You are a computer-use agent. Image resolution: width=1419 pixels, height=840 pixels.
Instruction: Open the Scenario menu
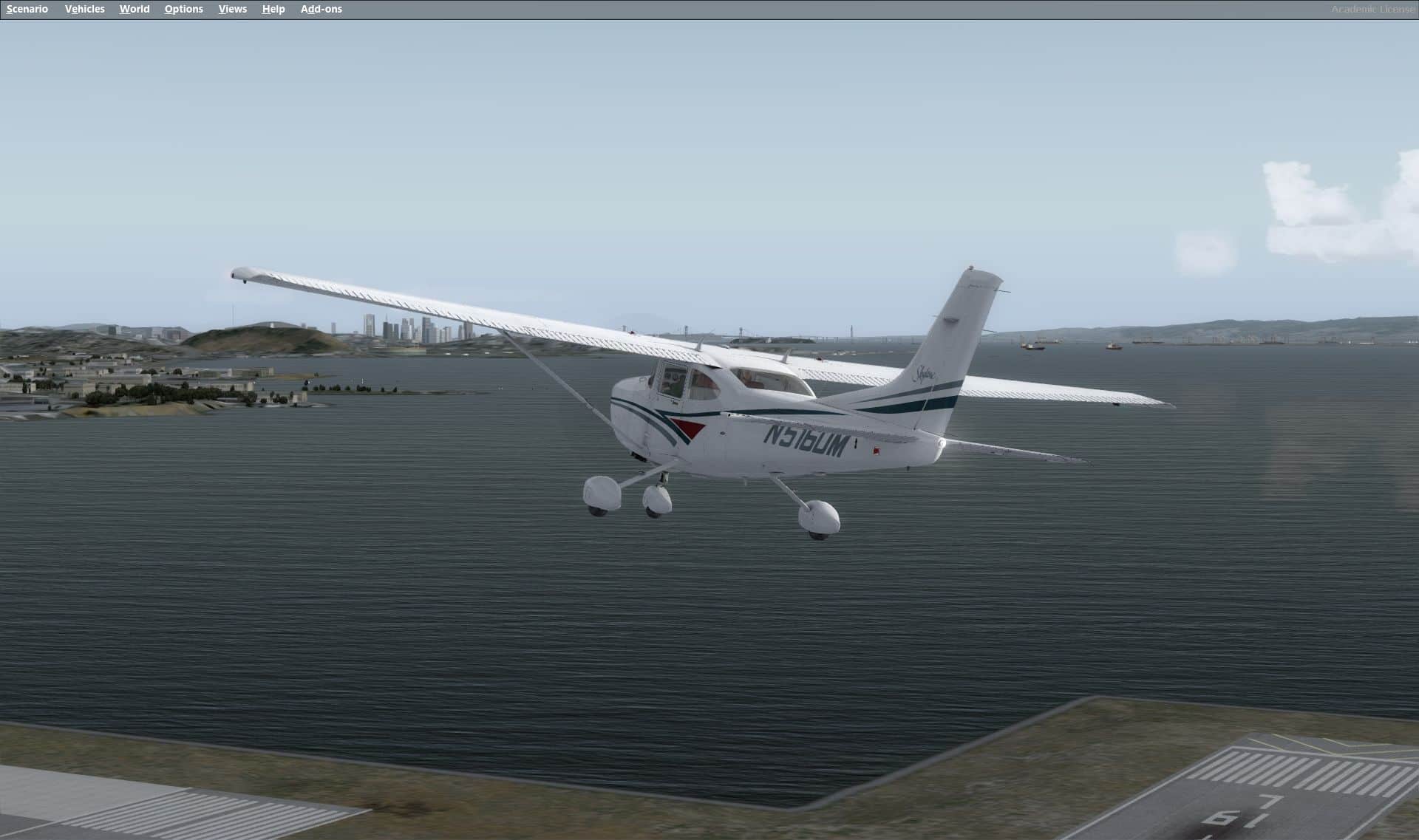(x=27, y=9)
